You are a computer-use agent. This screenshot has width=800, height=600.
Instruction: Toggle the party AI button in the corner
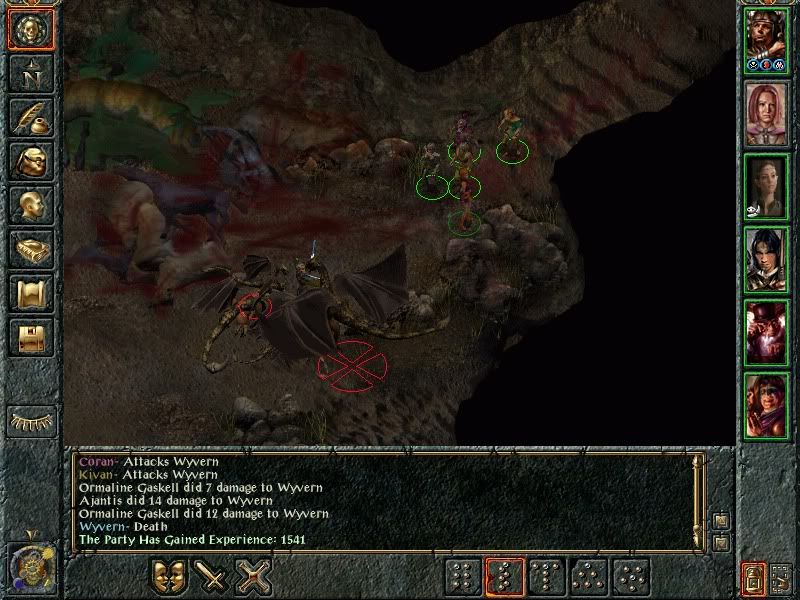coord(751,577)
